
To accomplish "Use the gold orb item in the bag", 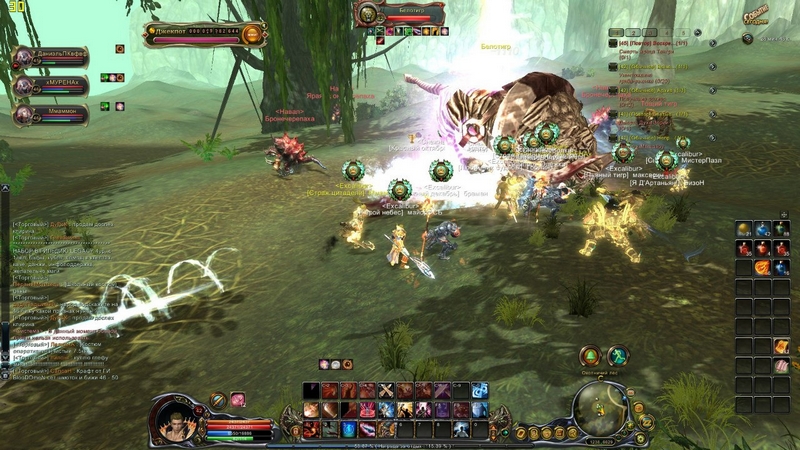I will pos(744,230).
